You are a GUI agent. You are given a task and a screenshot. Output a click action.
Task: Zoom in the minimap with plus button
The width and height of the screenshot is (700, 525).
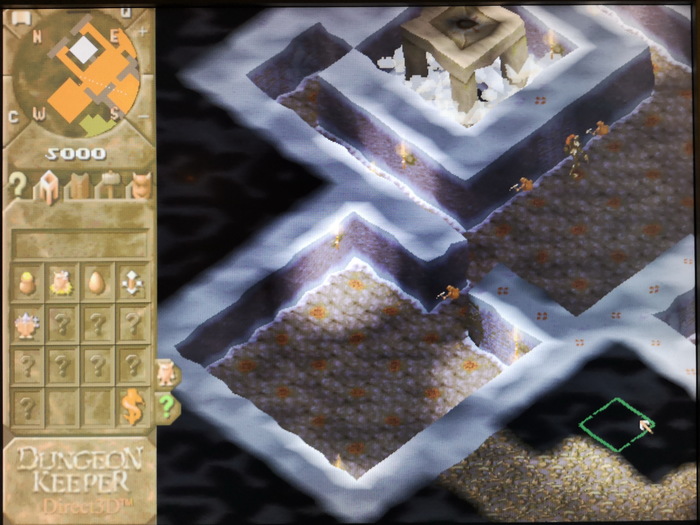(x=142, y=30)
